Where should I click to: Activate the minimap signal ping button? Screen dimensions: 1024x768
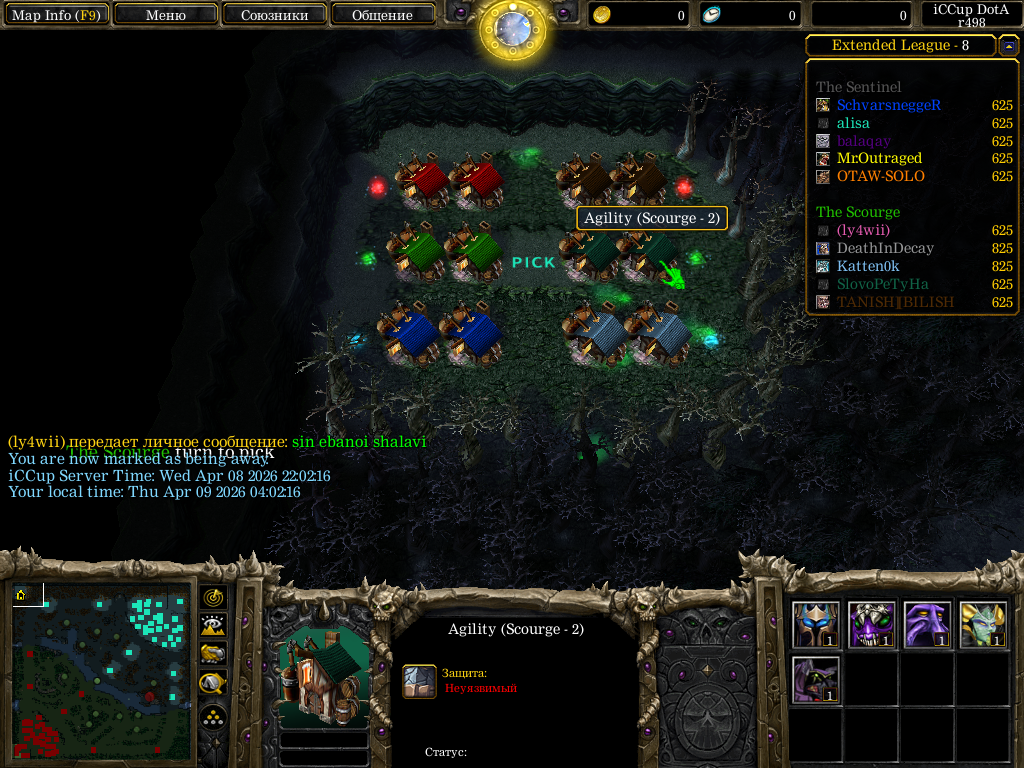(213, 598)
